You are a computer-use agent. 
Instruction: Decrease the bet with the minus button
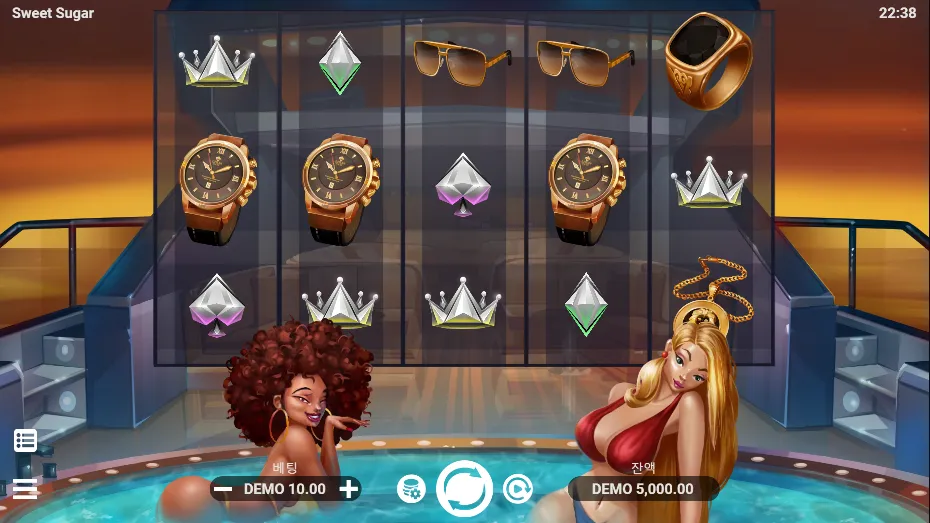(224, 489)
